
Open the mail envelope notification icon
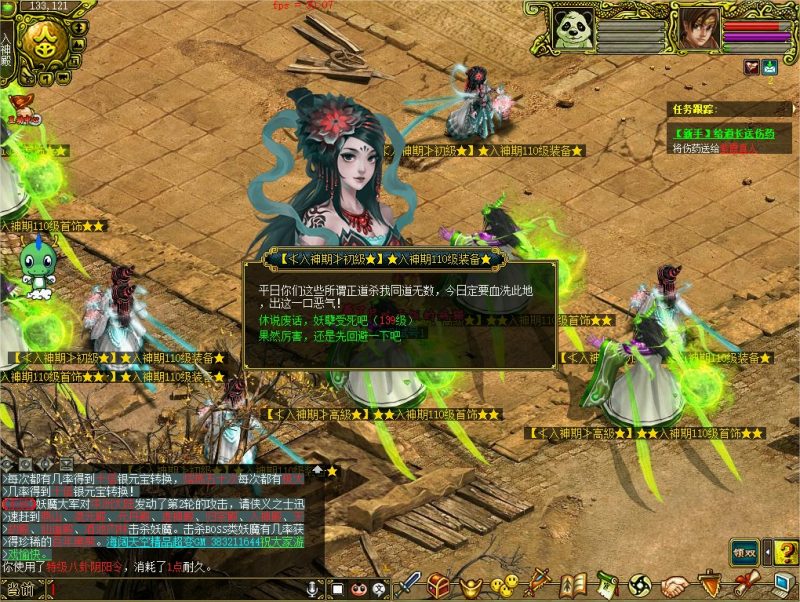point(770,67)
